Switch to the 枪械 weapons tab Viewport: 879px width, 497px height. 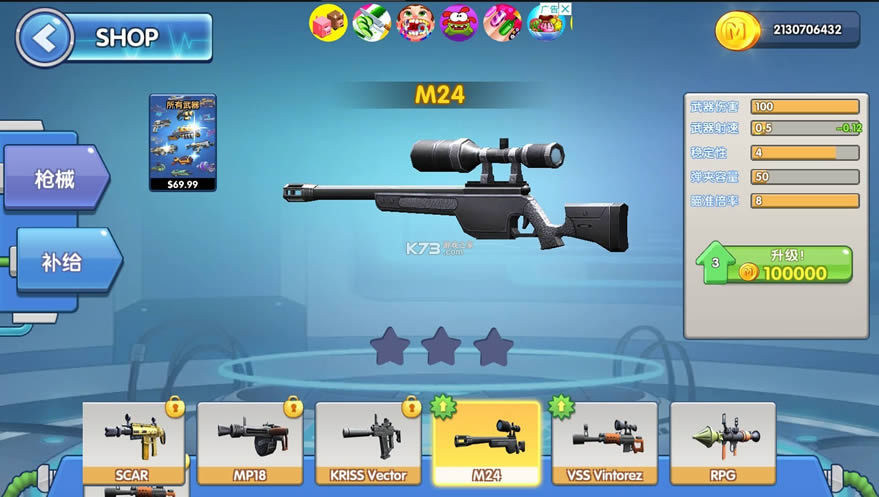coord(54,179)
